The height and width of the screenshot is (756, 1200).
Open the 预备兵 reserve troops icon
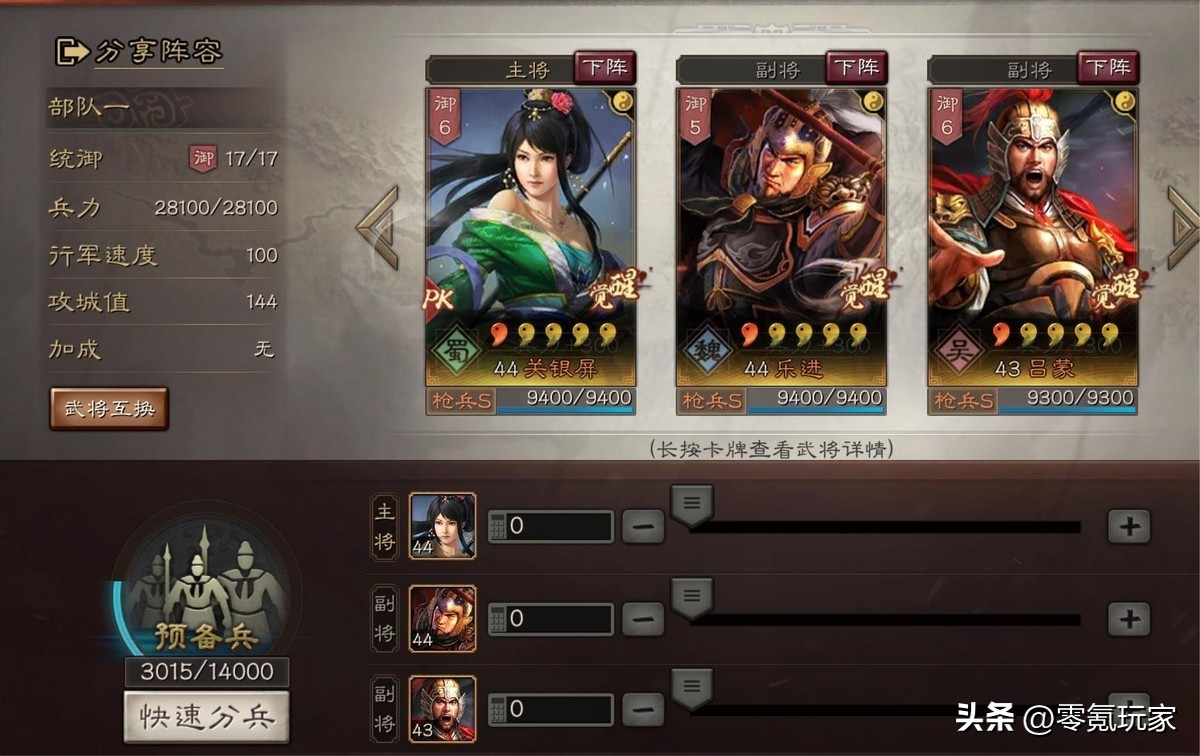click(206, 590)
